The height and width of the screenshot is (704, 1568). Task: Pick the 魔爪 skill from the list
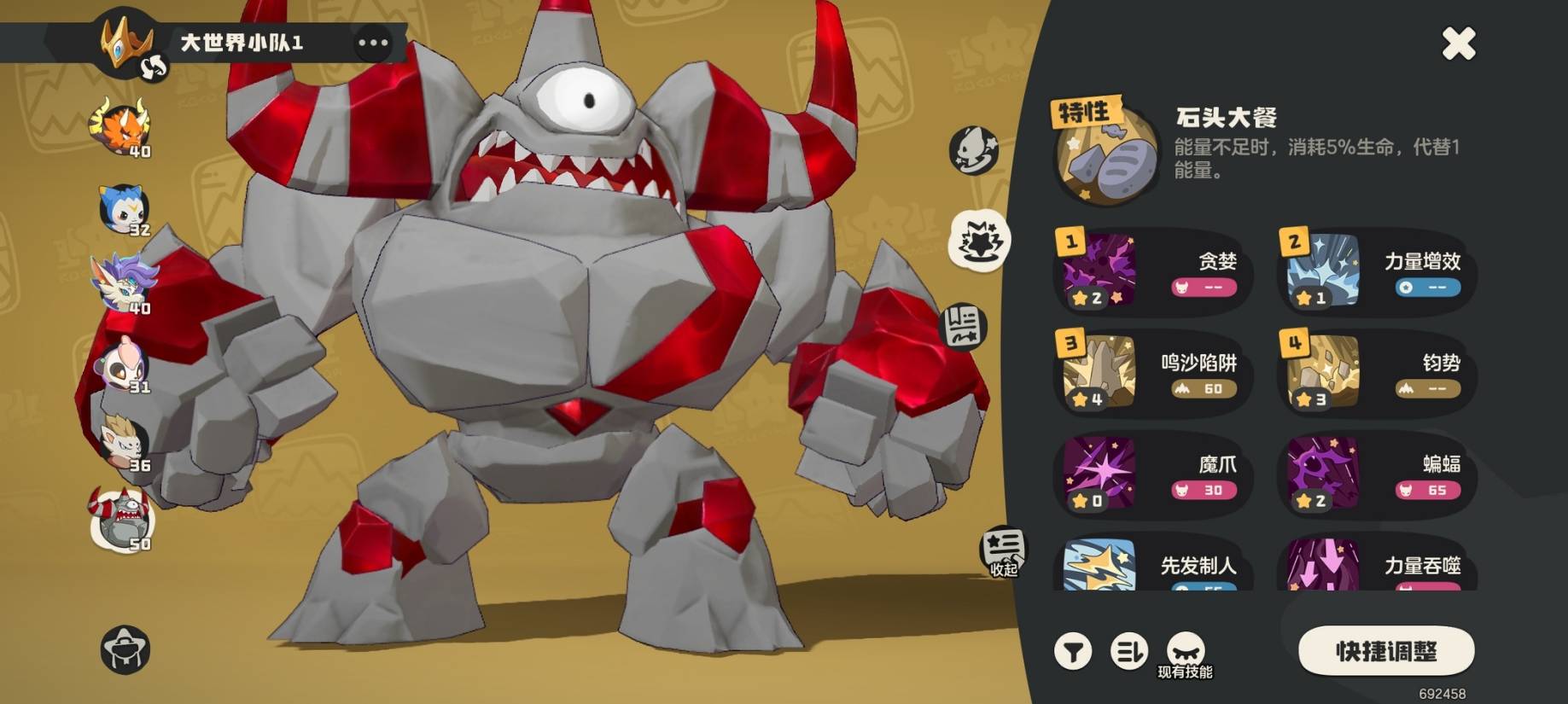point(1152,475)
